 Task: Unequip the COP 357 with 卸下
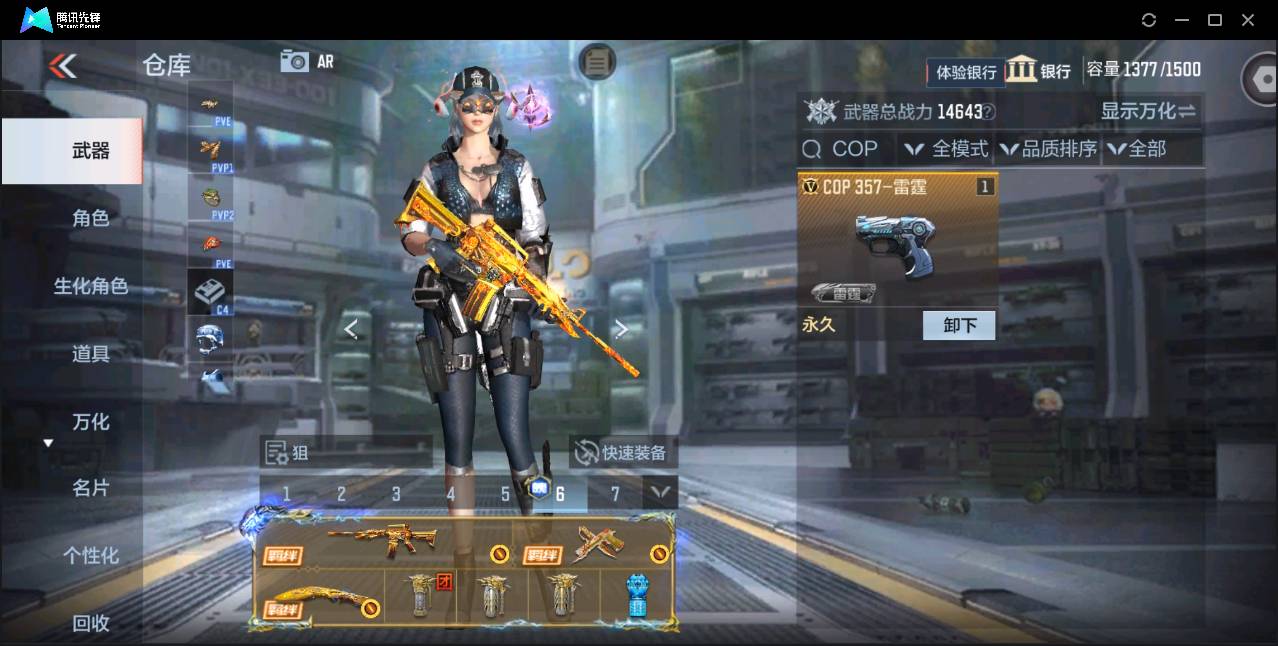coord(958,325)
